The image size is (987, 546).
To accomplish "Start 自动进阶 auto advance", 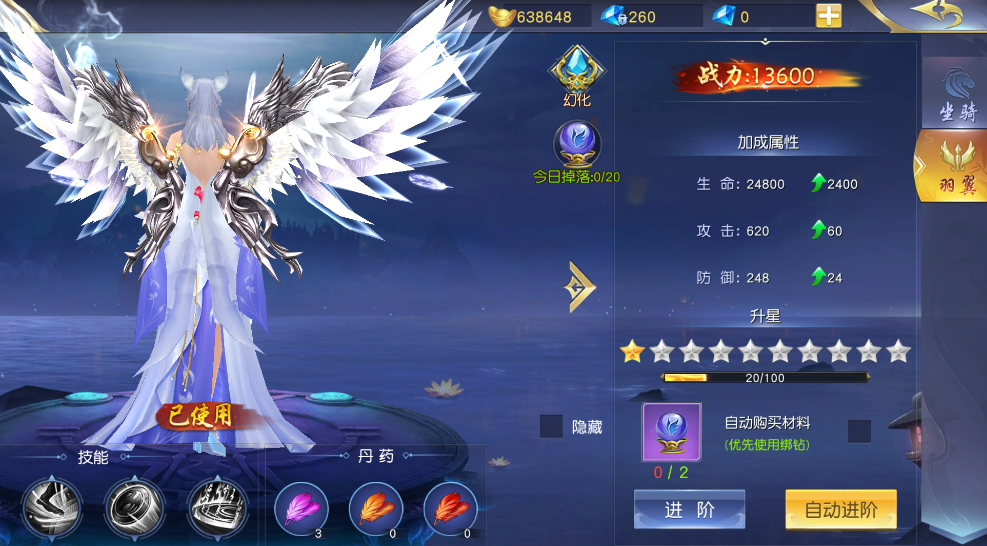I will 840,510.
